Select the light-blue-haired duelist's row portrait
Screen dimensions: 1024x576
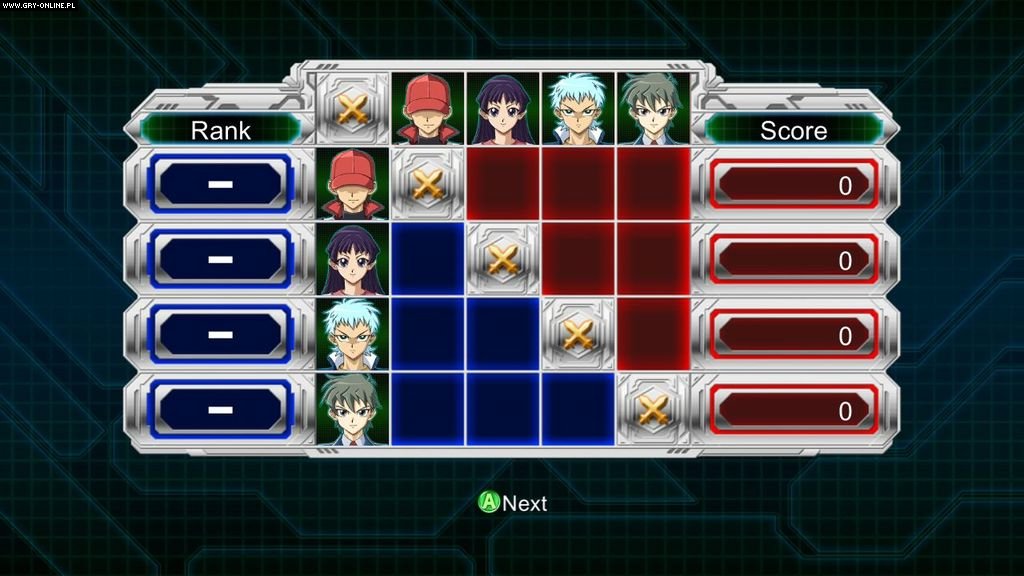coord(353,334)
